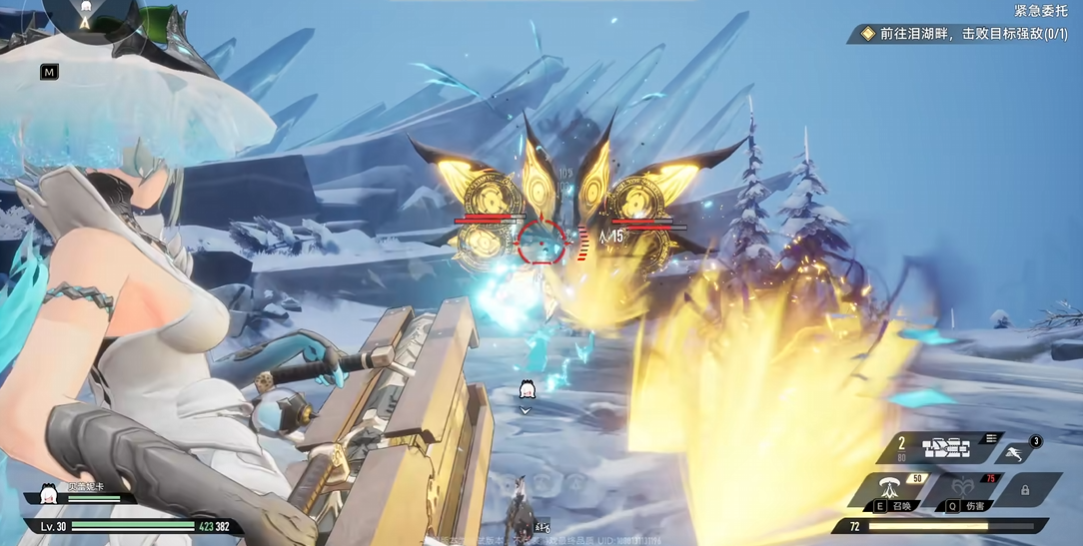Activate the 召唤 summon skill icon
This screenshot has width=1083, height=546.
(x=889, y=490)
